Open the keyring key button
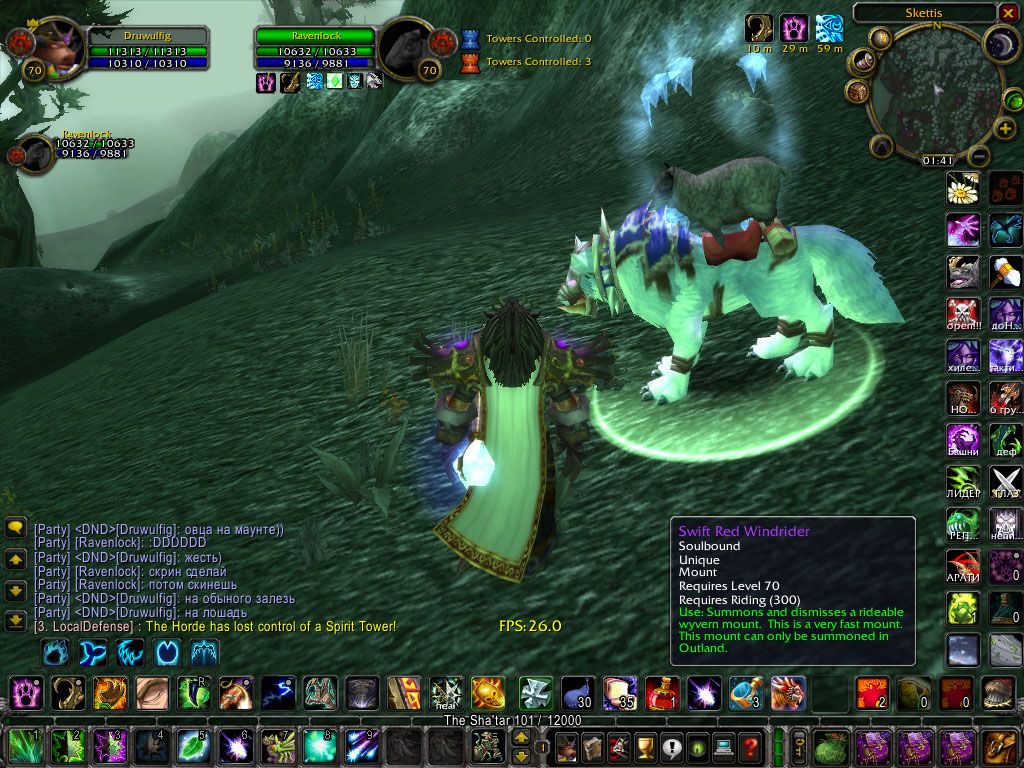Image resolution: width=1024 pixels, height=768 pixels. click(799, 745)
